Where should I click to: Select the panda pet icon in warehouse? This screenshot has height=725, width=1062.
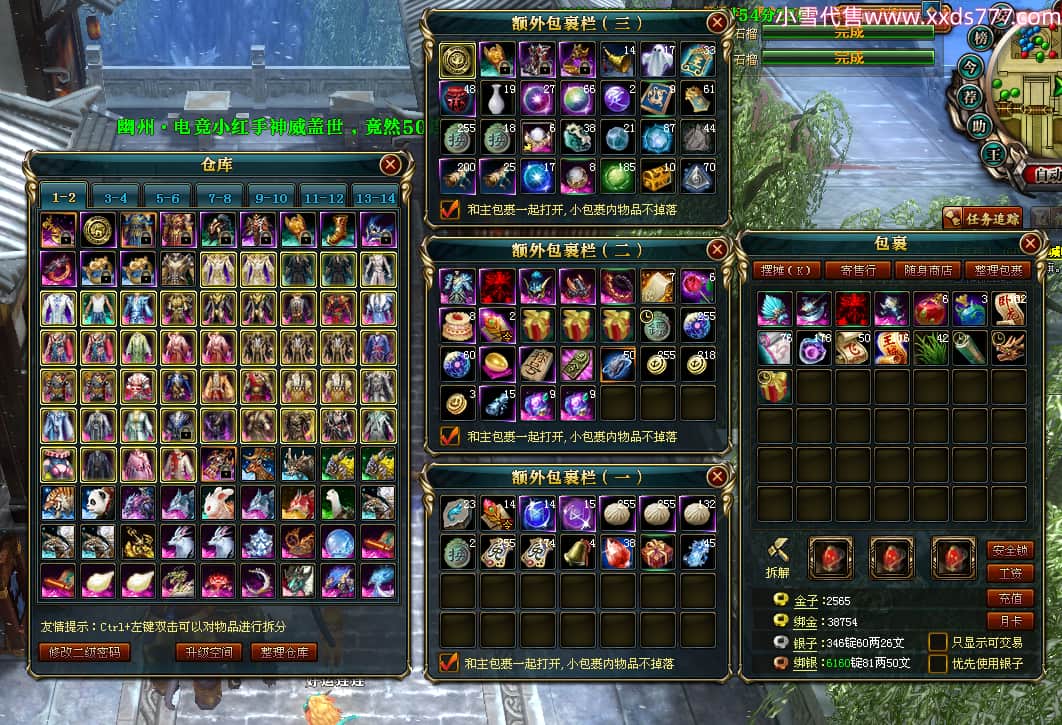pyautogui.click(x=98, y=502)
